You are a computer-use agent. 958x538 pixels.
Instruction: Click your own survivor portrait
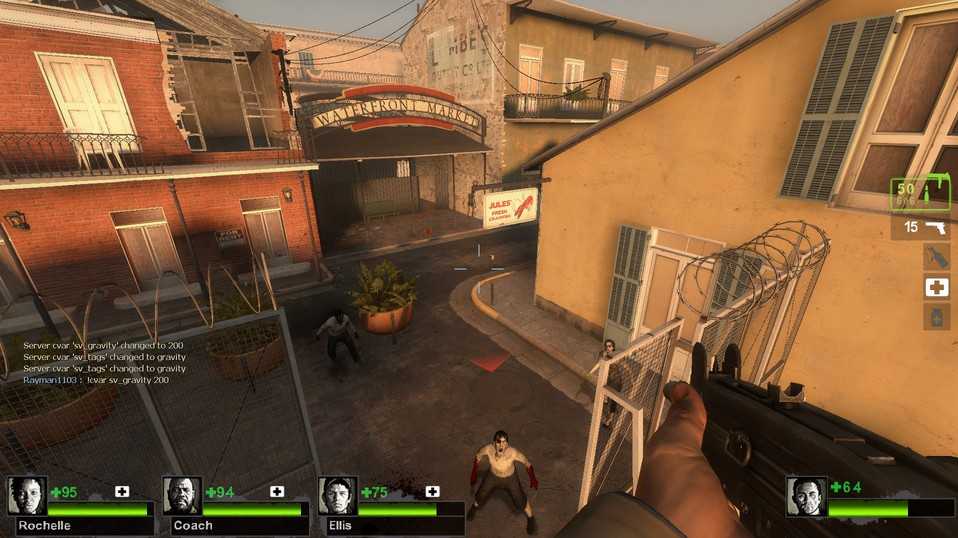[x=806, y=496]
